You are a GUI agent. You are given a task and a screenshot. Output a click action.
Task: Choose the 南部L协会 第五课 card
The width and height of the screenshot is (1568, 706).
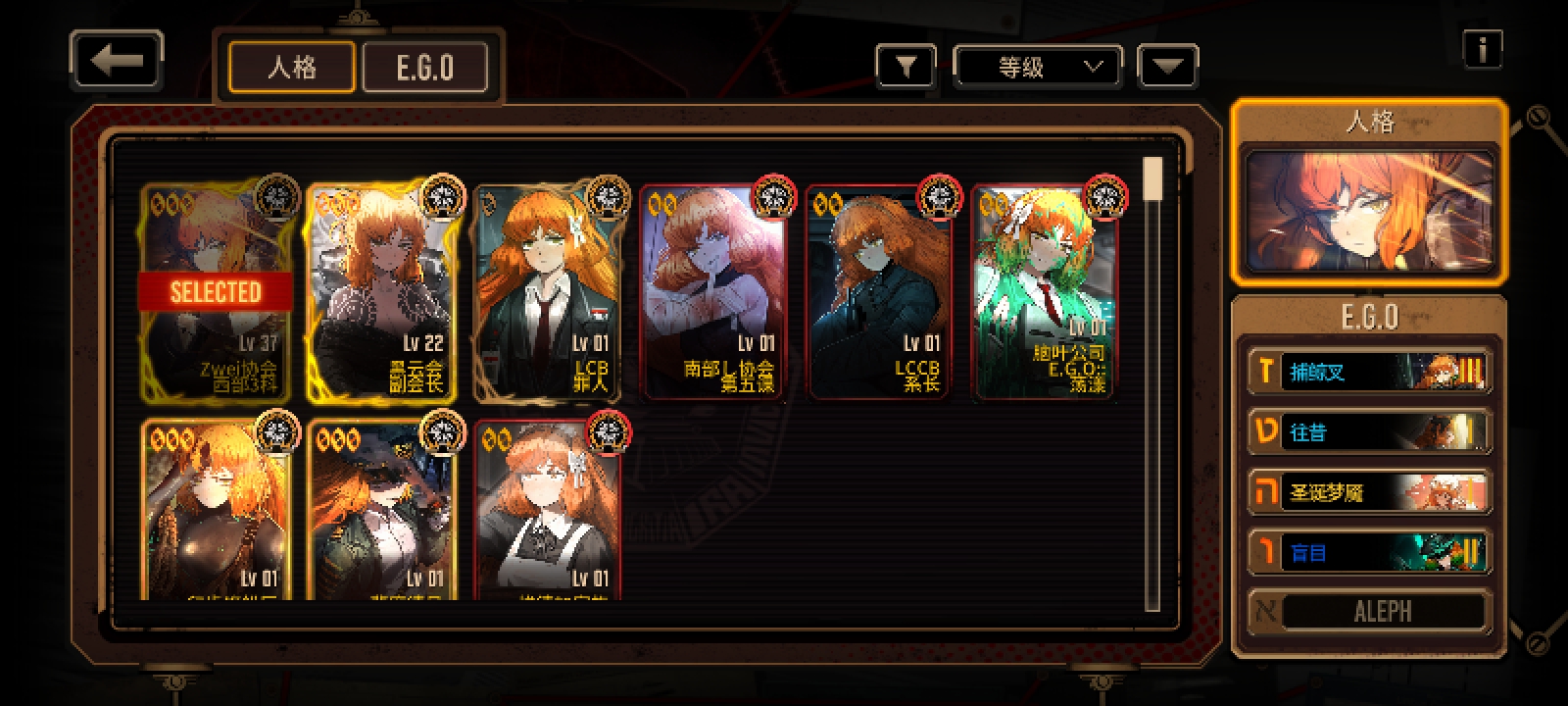point(714,292)
